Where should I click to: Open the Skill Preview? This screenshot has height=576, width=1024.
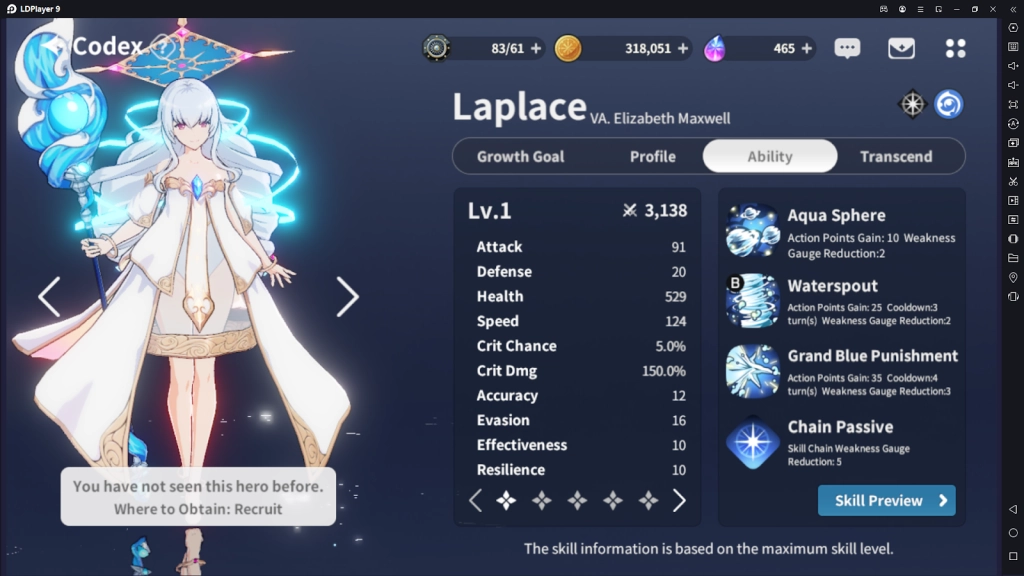pos(886,500)
